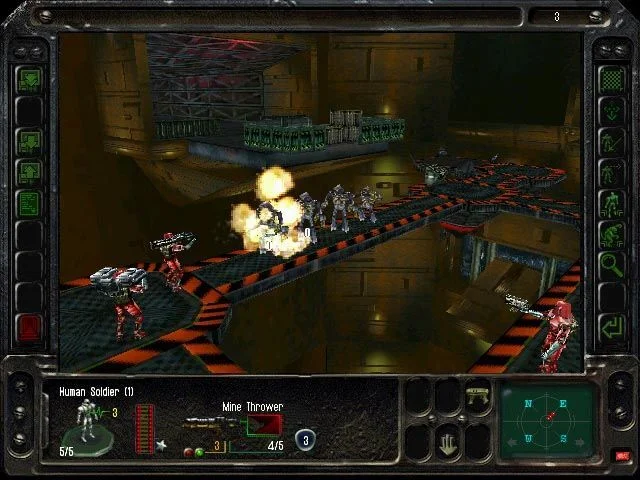Activate the return arrow end-turn button
Image resolution: width=640 pixels, height=480 pixels.
click(610, 326)
